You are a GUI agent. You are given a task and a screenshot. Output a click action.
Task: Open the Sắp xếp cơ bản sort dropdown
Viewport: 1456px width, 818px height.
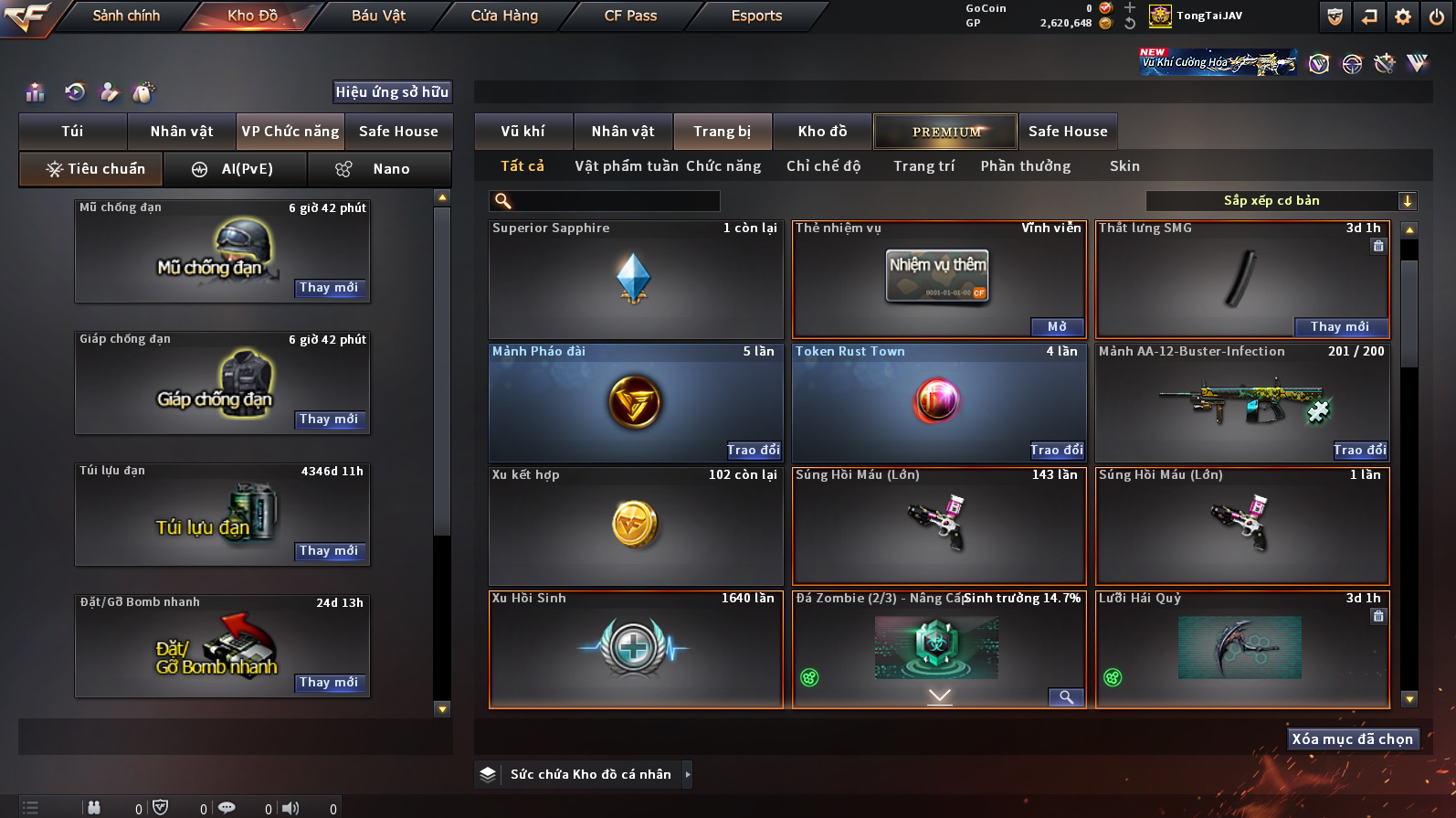[1281, 201]
